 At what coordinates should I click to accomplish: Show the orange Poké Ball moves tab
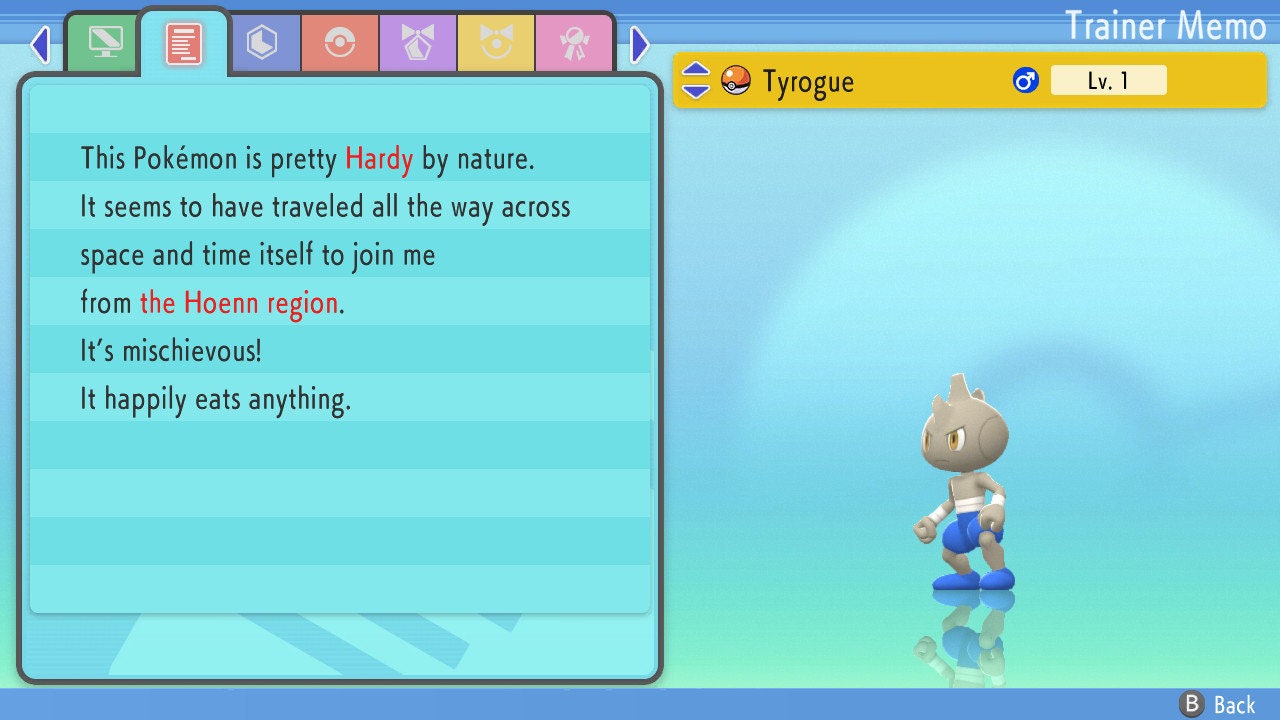[339, 43]
